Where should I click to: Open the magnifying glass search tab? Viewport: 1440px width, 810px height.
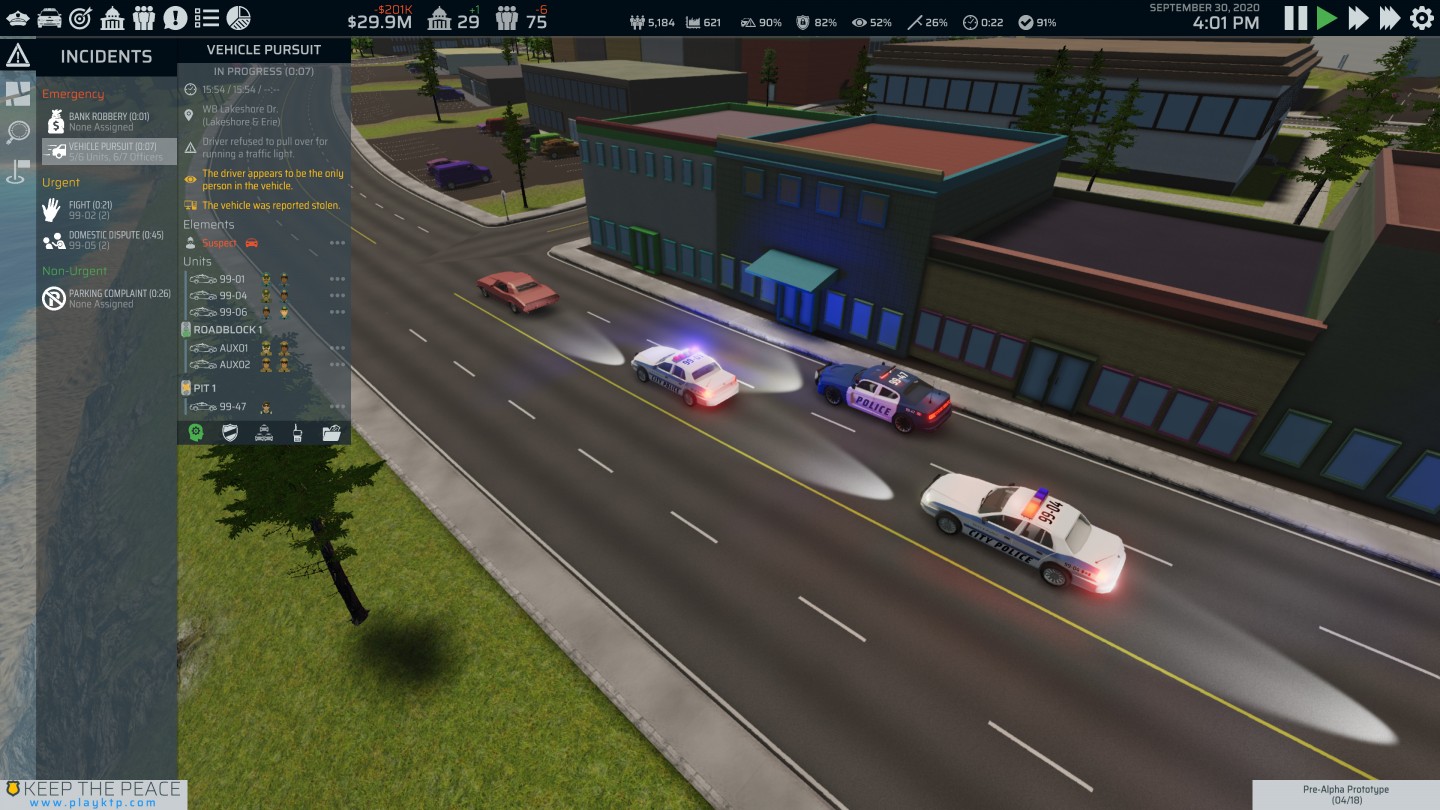(x=18, y=132)
